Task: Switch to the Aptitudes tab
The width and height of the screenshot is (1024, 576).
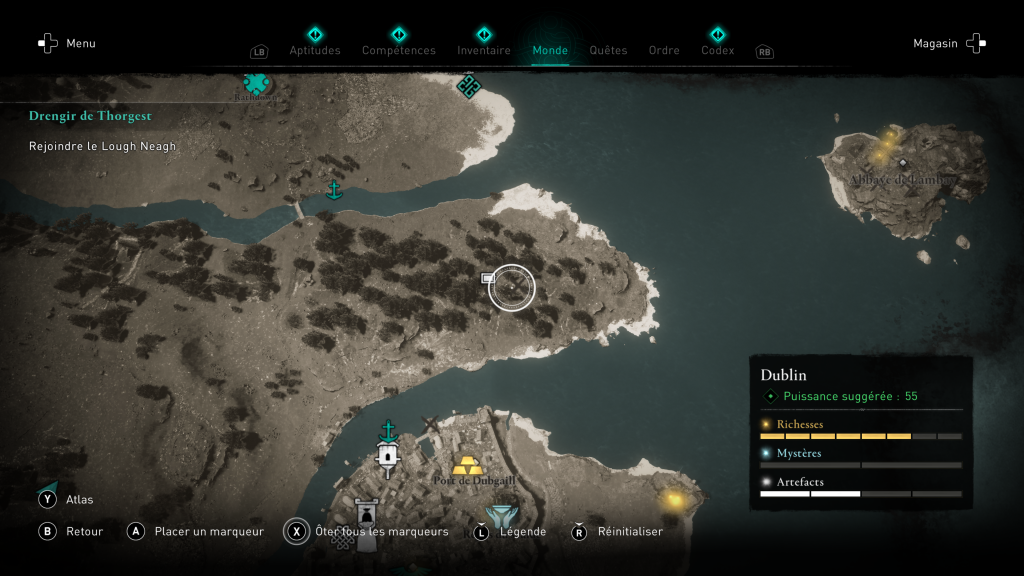Action: (x=315, y=50)
